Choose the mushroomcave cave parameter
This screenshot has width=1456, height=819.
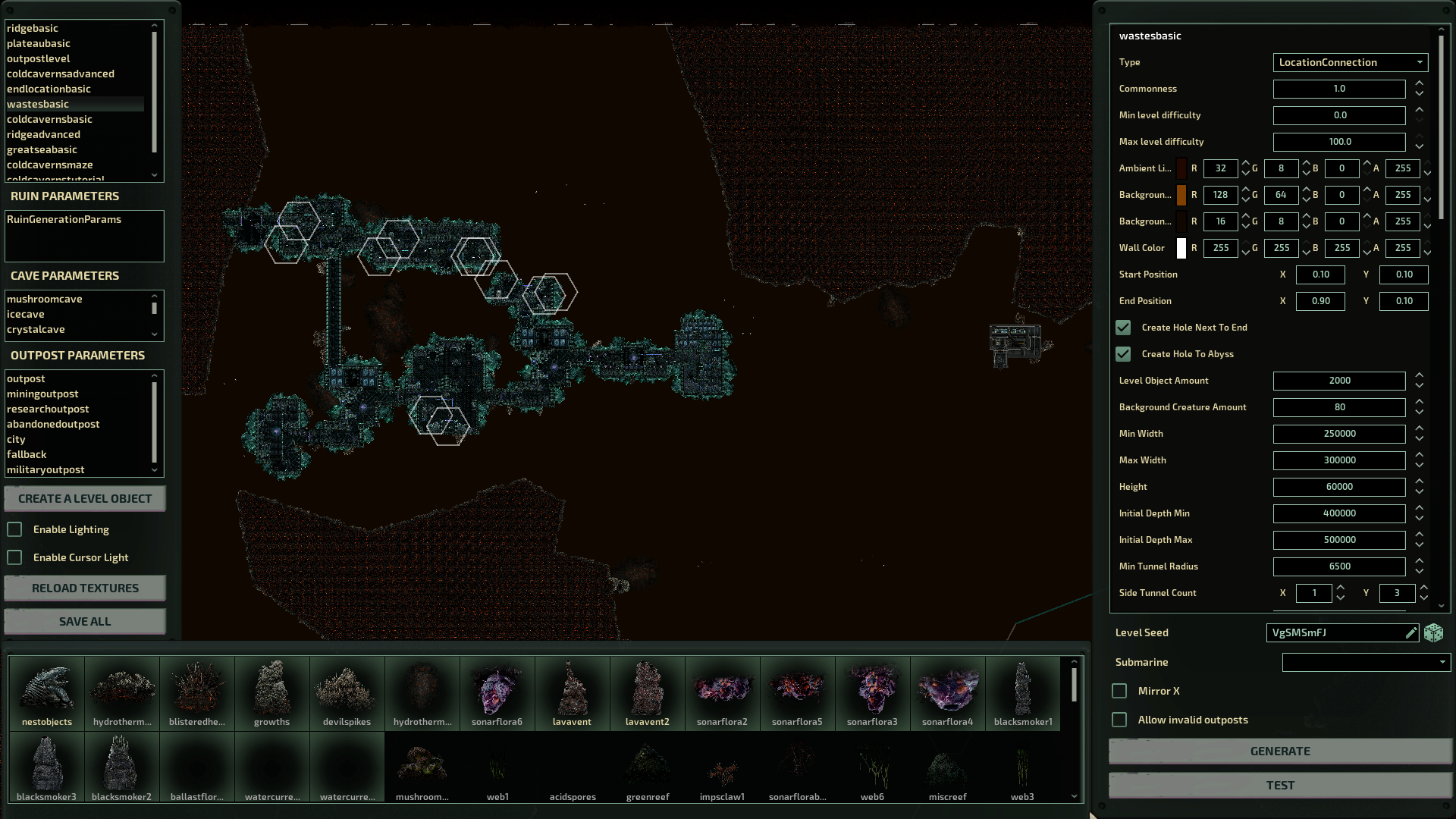[x=45, y=299]
